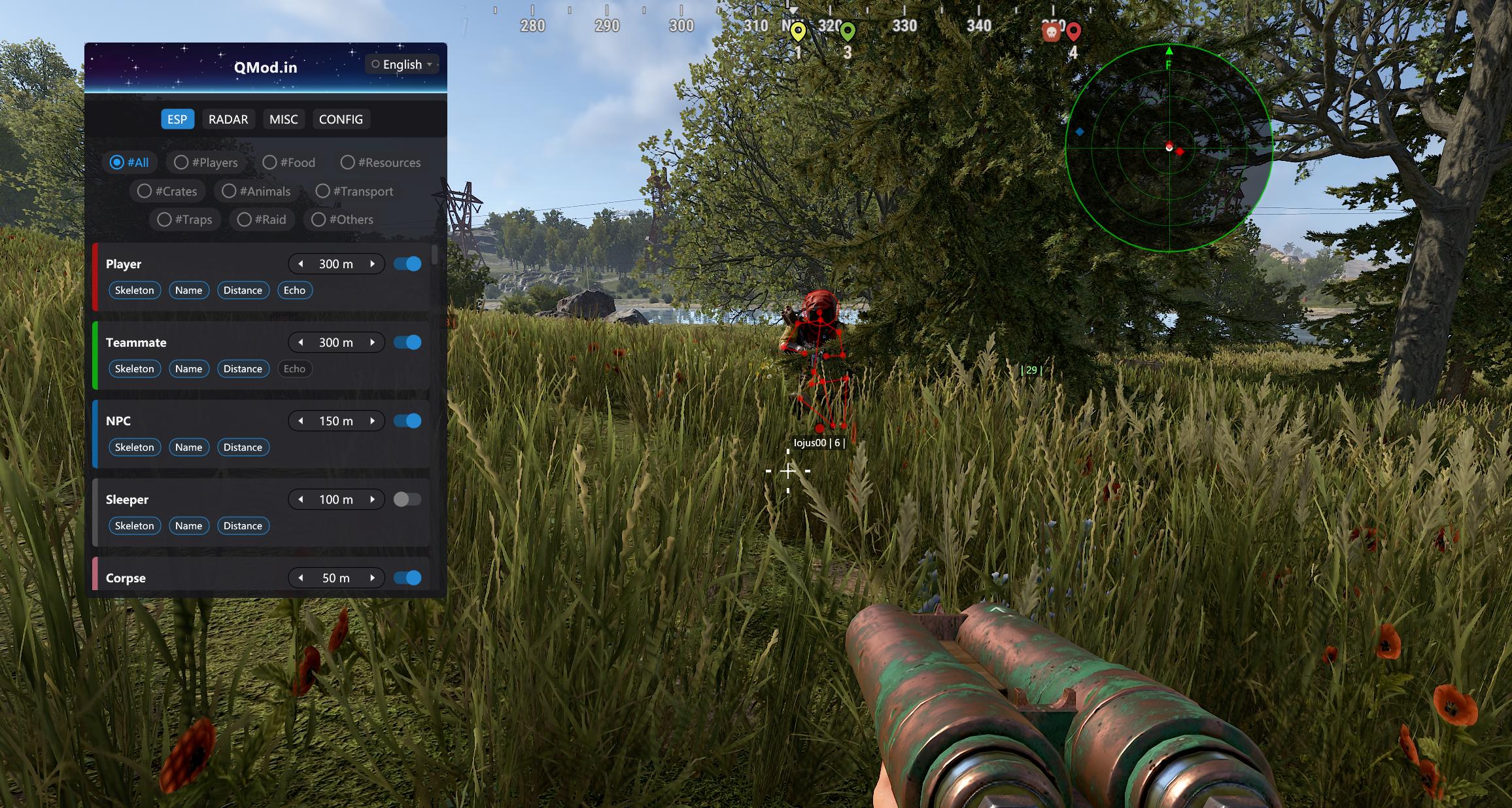Screen dimensions: 1512x808
Task: Increase the NPC distance with the right arrow
Action: 372,421
